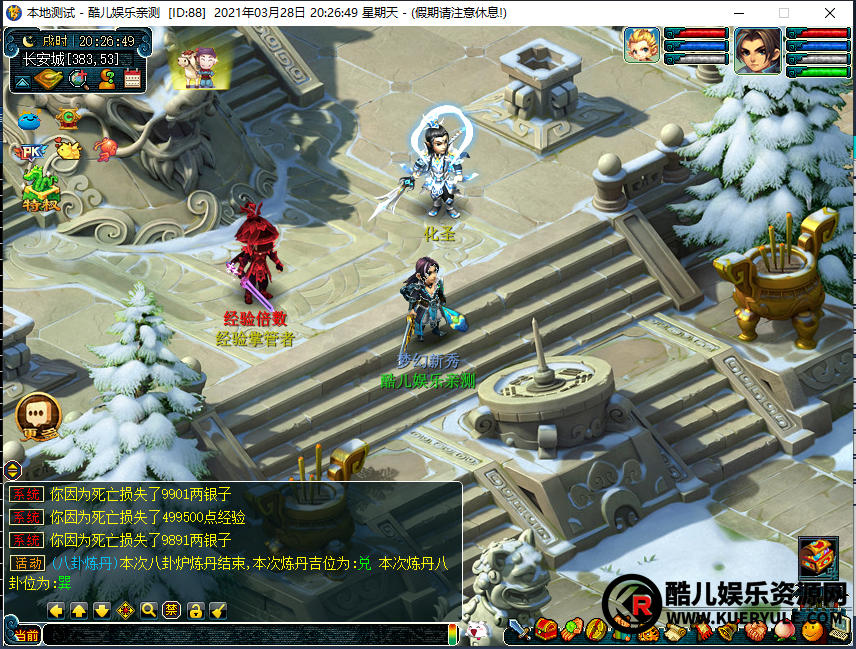
Task: Open the calendar activity icon
Action: coord(132,78)
